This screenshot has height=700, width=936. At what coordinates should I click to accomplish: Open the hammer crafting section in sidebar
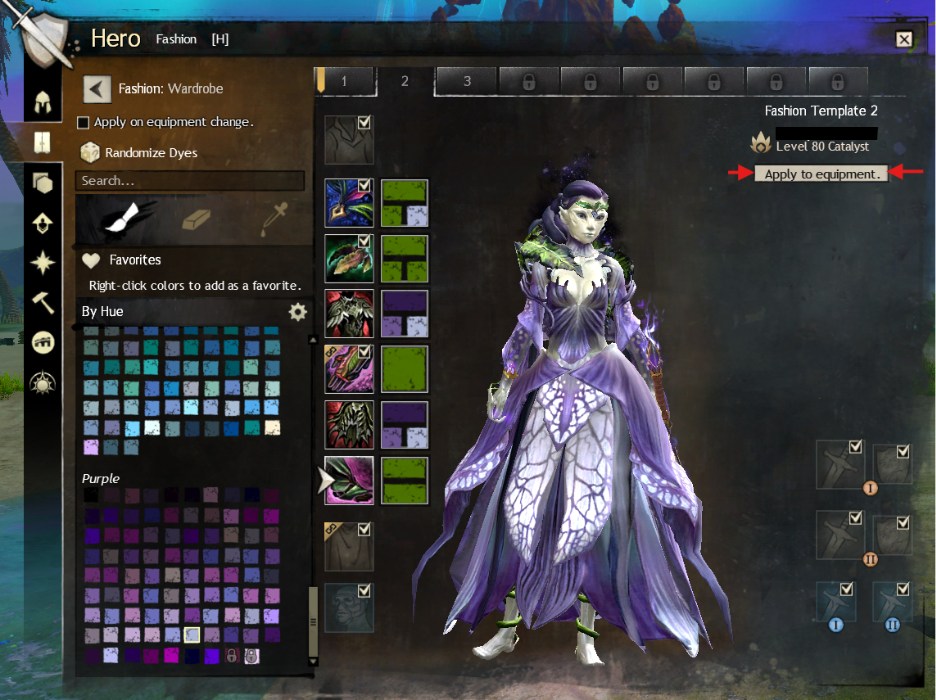pyautogui.click(x=43, y=301)
